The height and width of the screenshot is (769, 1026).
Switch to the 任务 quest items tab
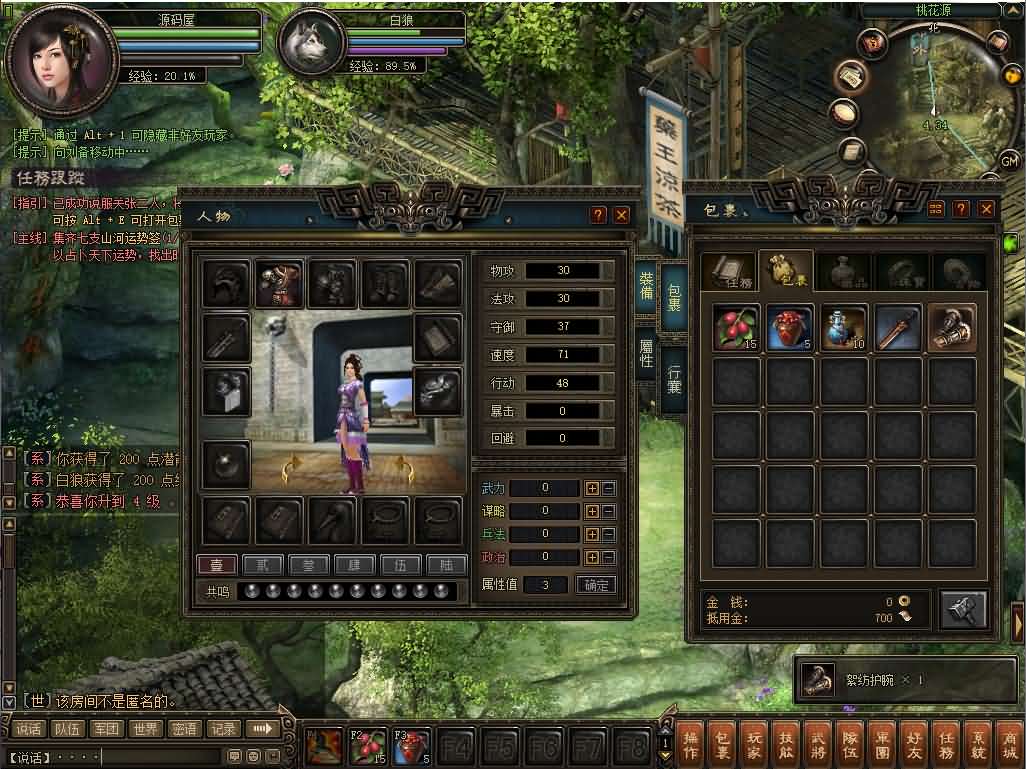pos(727,272)
